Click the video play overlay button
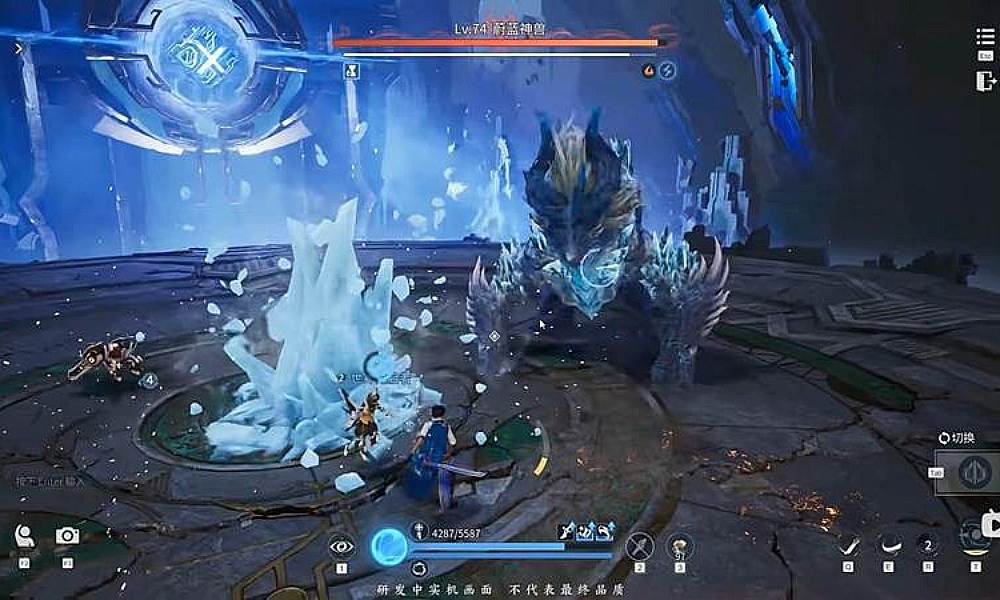1000x600 pixels. [x=990, y=523]
